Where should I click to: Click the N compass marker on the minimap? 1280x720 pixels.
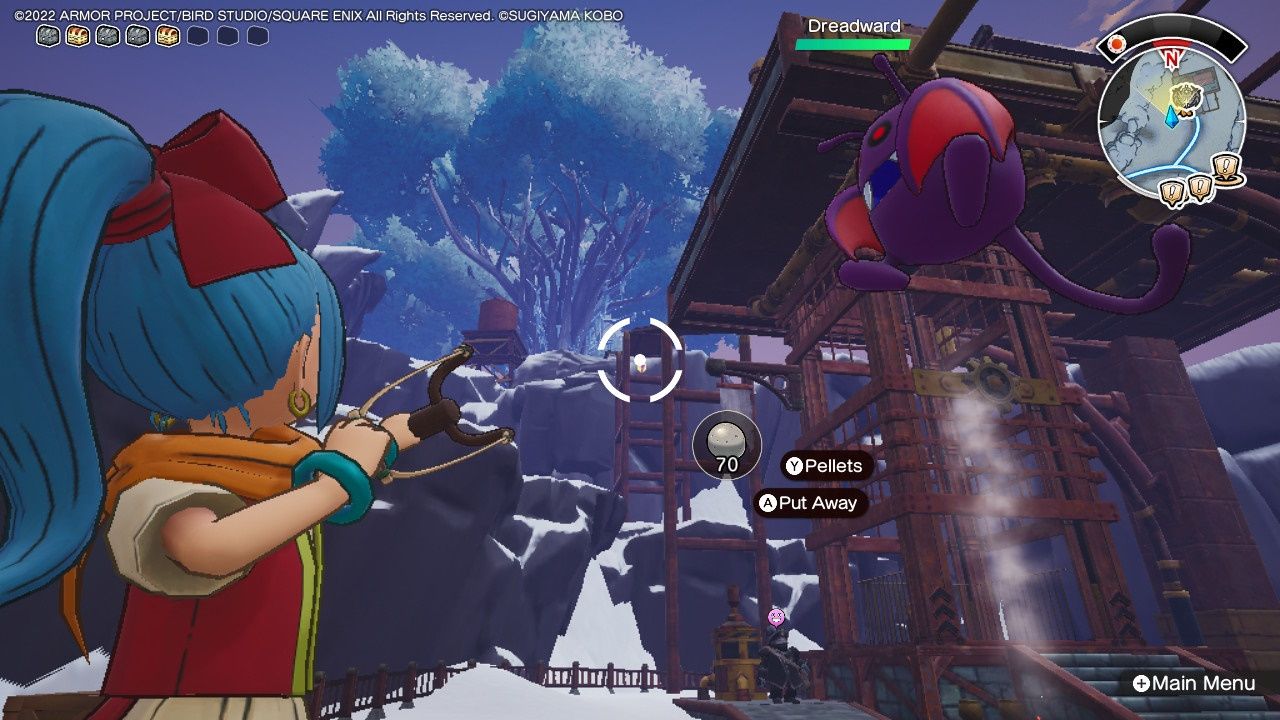1172,58
